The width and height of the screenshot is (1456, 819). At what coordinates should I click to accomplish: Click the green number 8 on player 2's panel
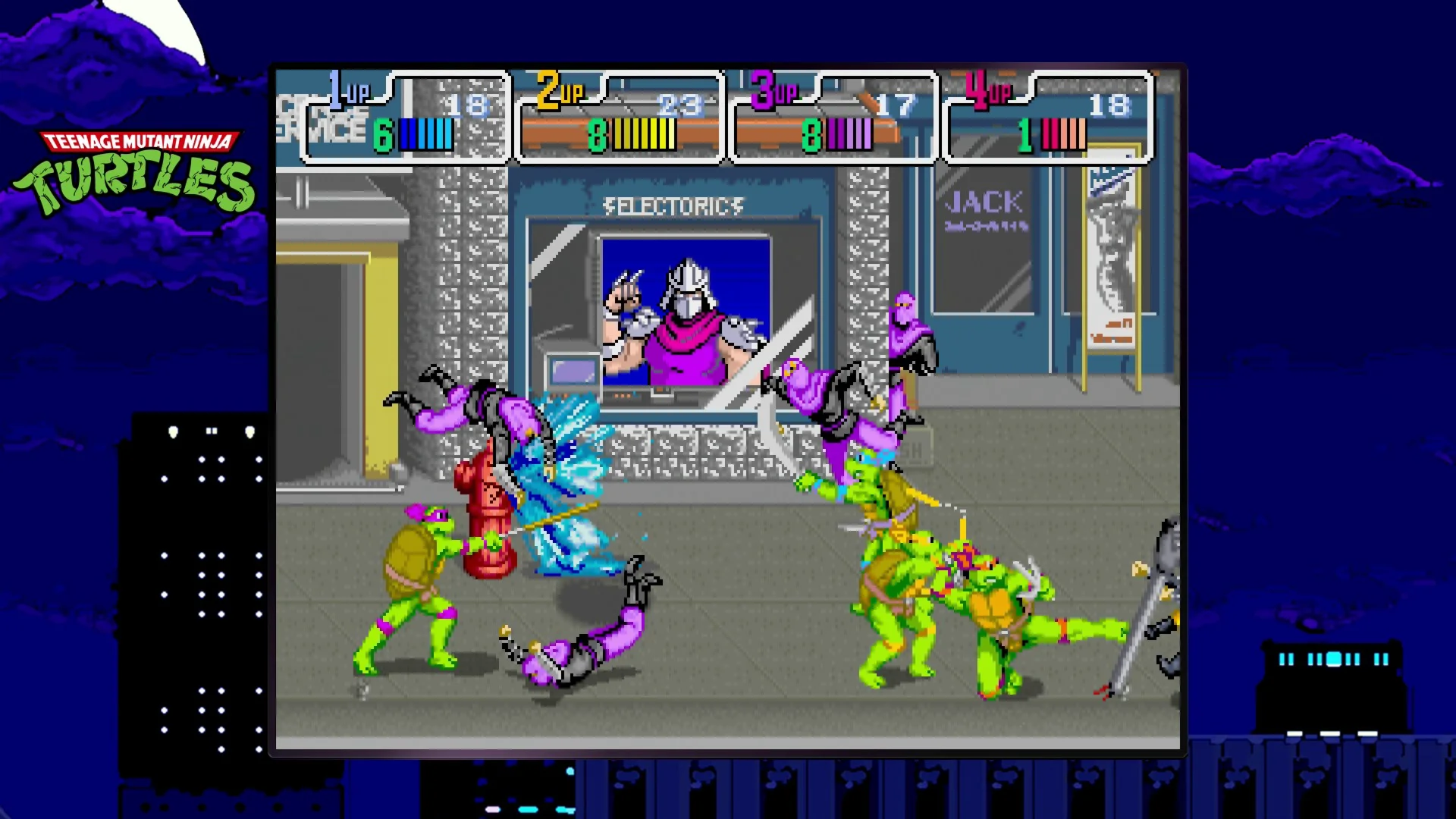[x=596, y=133]
